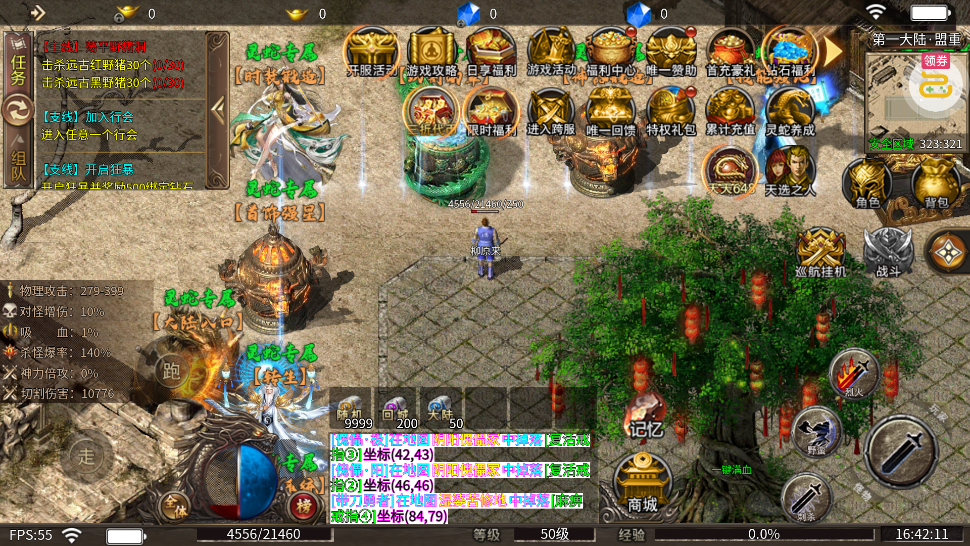Open the 商城 shop

(641, 485)
